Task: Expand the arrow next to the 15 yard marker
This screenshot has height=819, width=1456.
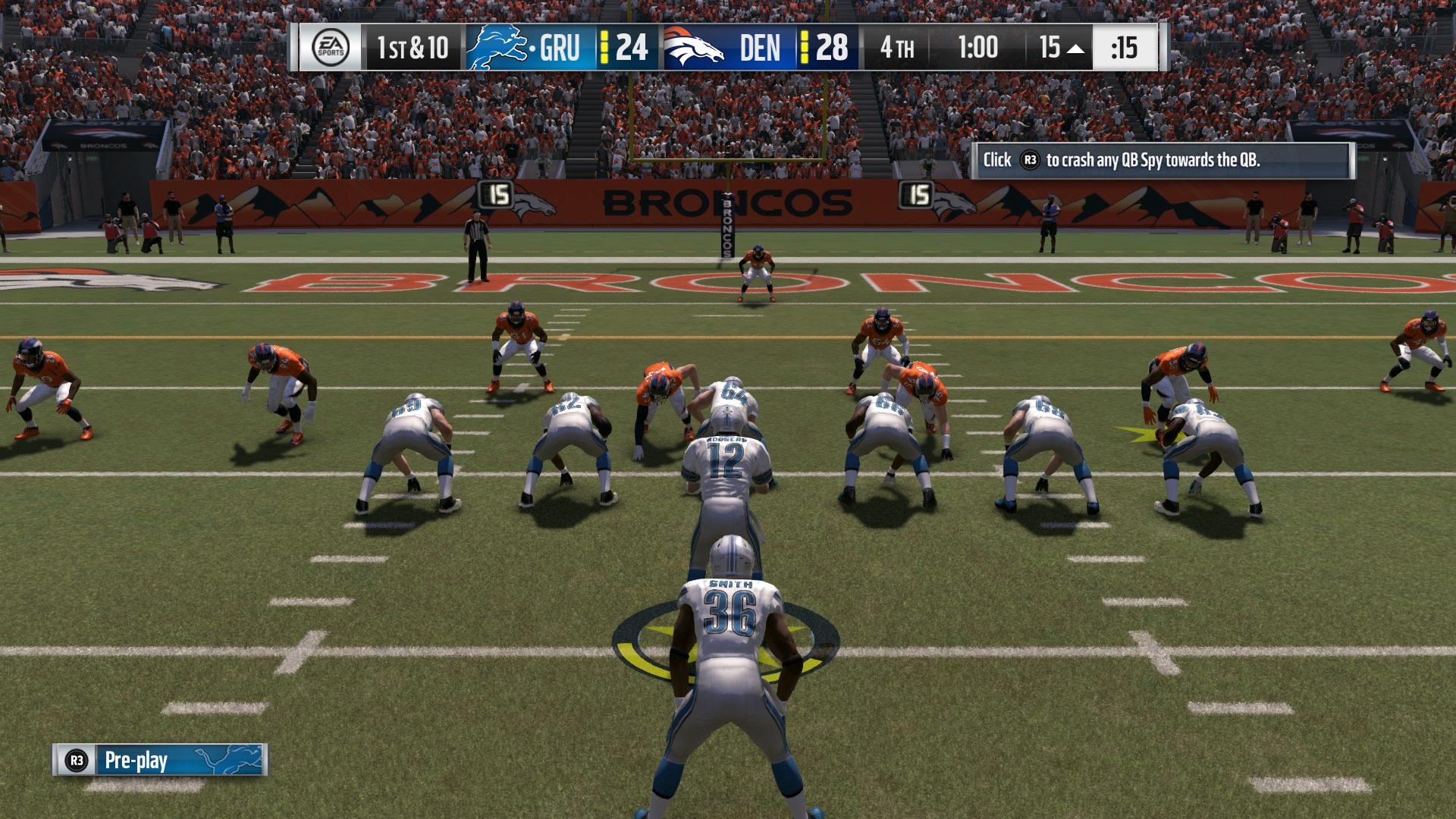Action: 1074,48
